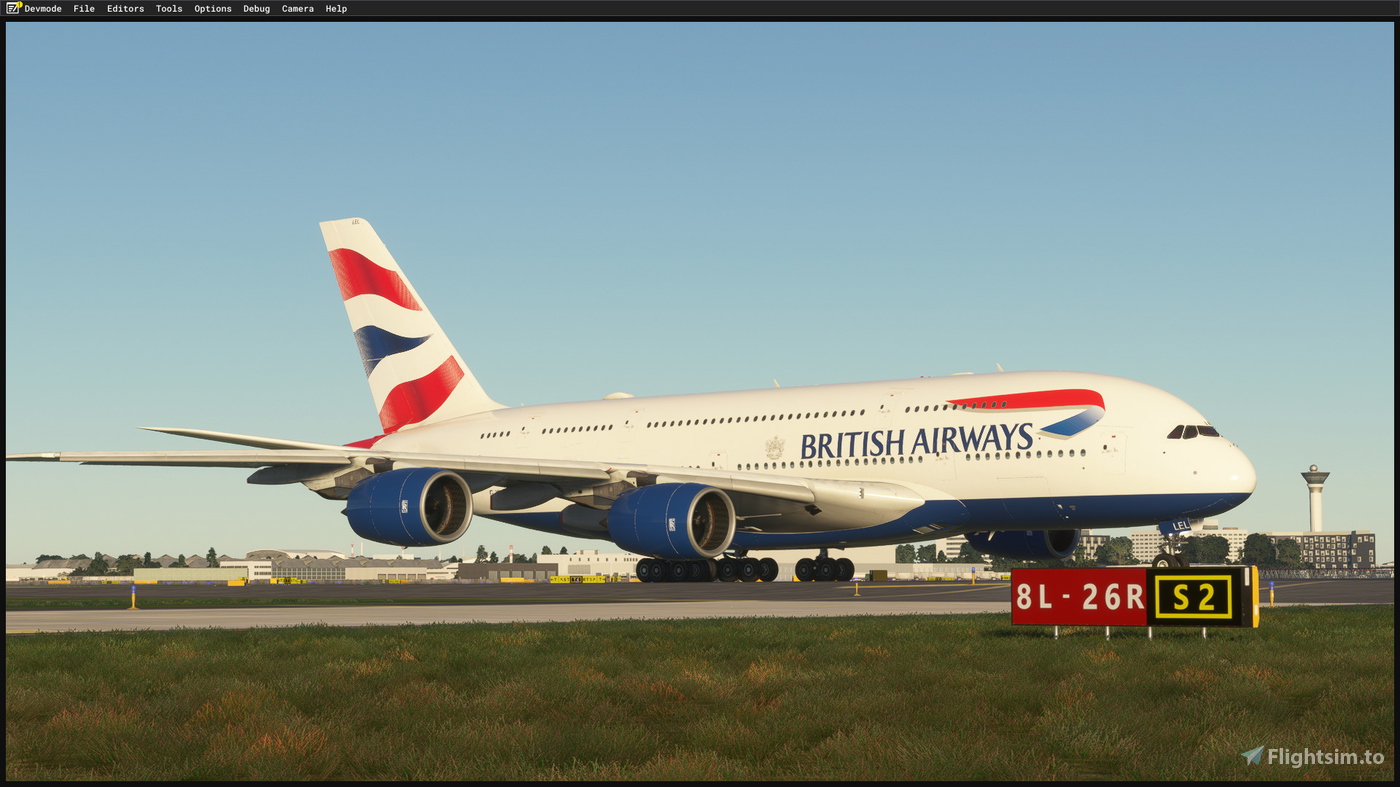The image size is (1400, 787).
Task: Open the Help menu
Action: pyautogui.click(x=335, y=8)
